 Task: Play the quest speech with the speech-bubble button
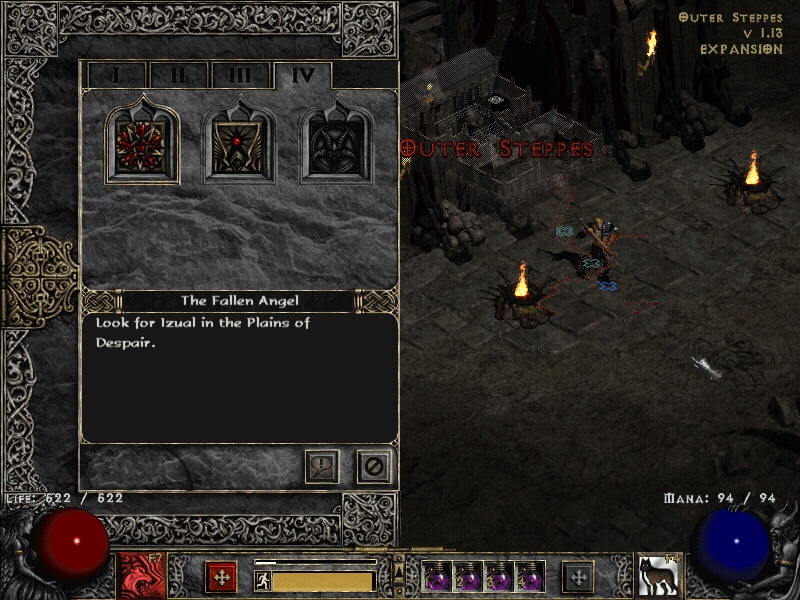[322, 466]
